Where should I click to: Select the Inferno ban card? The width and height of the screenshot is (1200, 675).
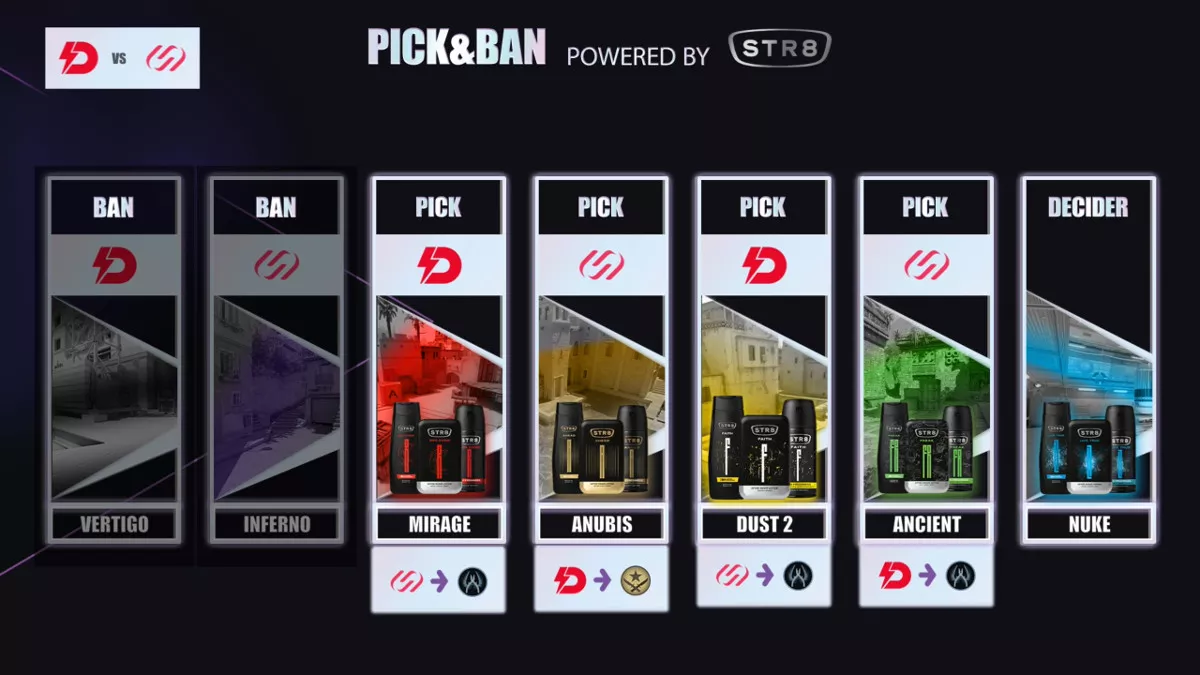tap(275, 360)
